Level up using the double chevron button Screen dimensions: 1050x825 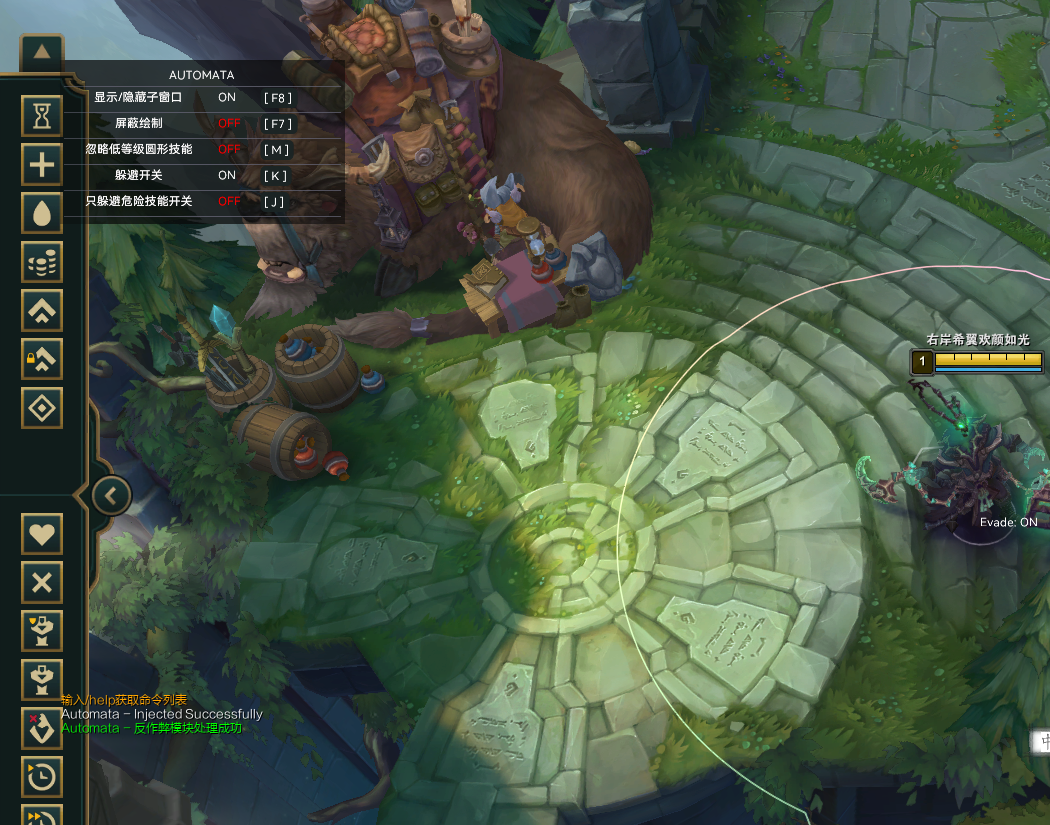click(42, 311)
